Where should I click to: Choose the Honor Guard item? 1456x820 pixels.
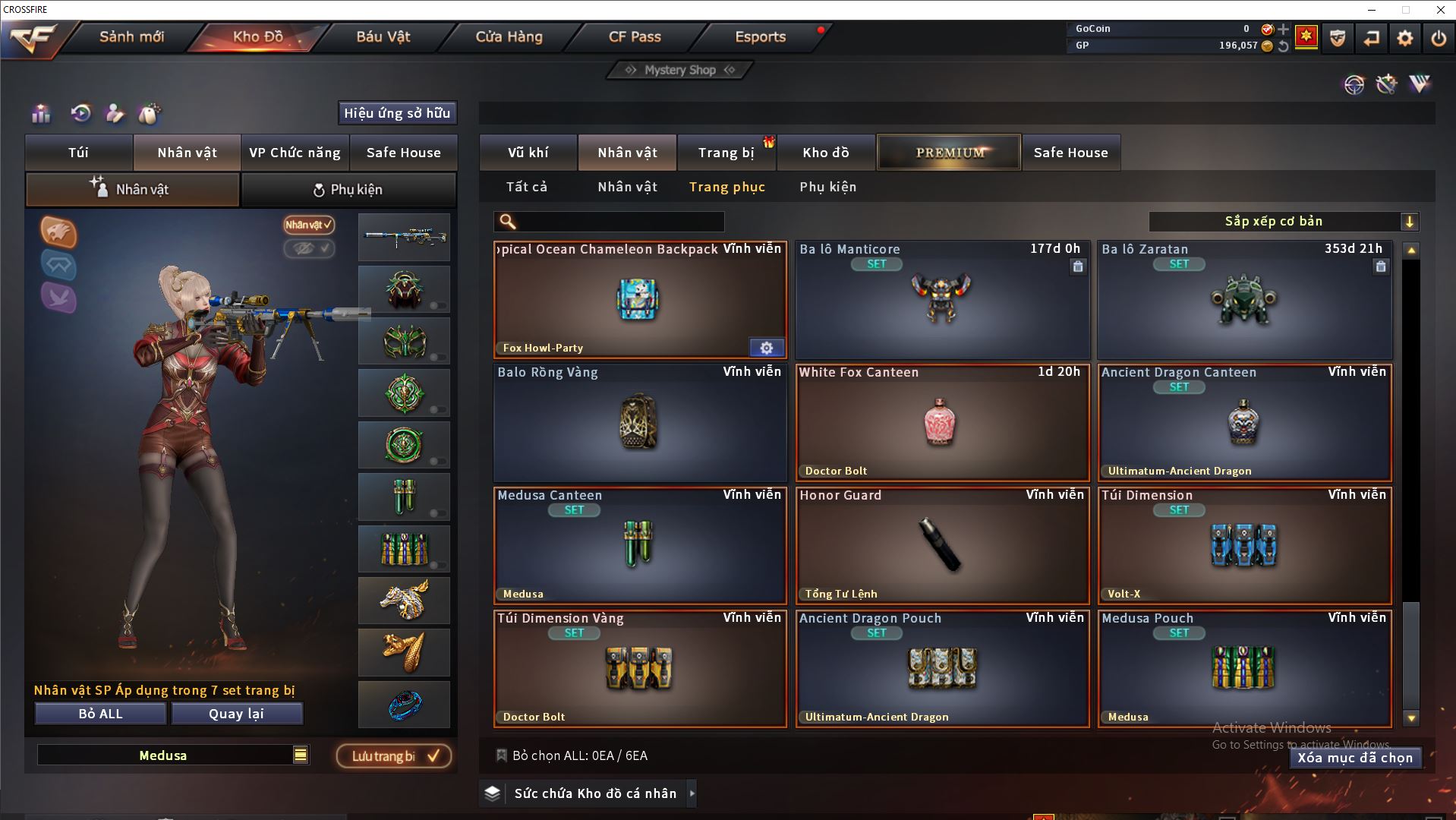pyautogui.click(x=941, y=545)
